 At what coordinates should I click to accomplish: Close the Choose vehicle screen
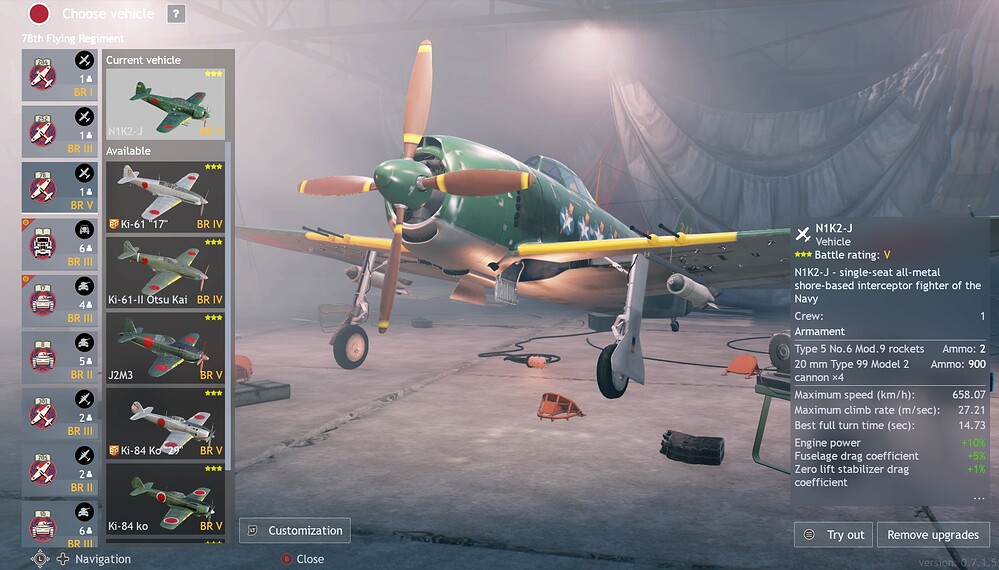(300, 559)
